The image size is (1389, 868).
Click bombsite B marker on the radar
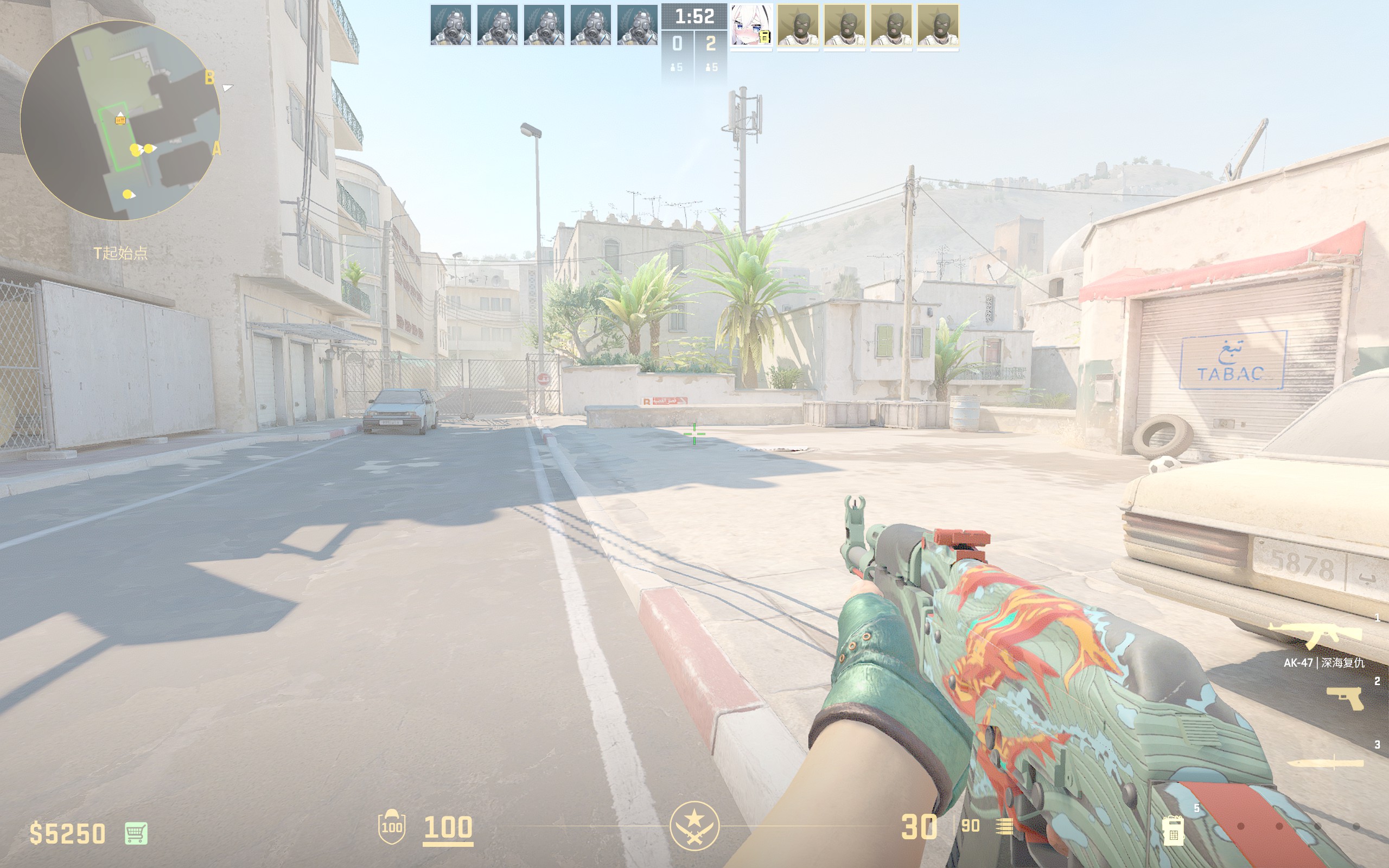pyautogui.click(x=209, y=77)
